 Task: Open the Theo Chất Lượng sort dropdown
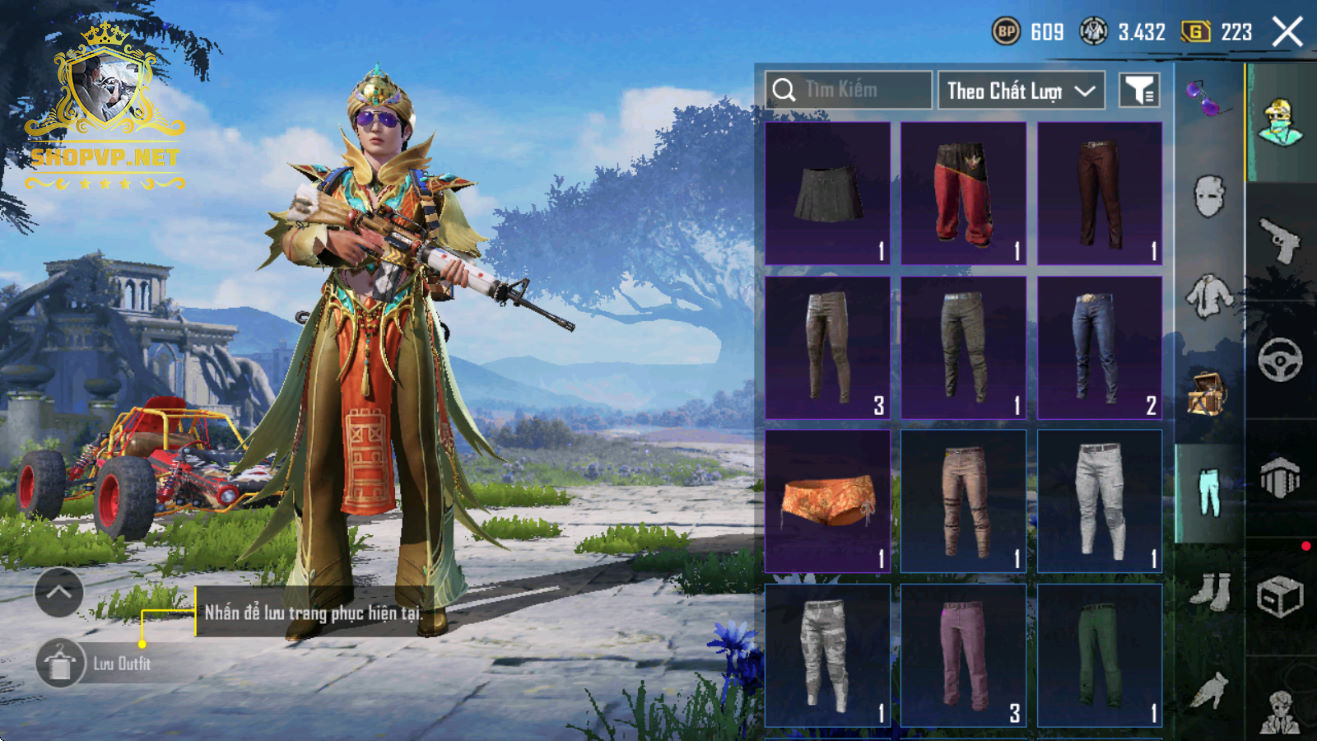[x=1020, y=91]
